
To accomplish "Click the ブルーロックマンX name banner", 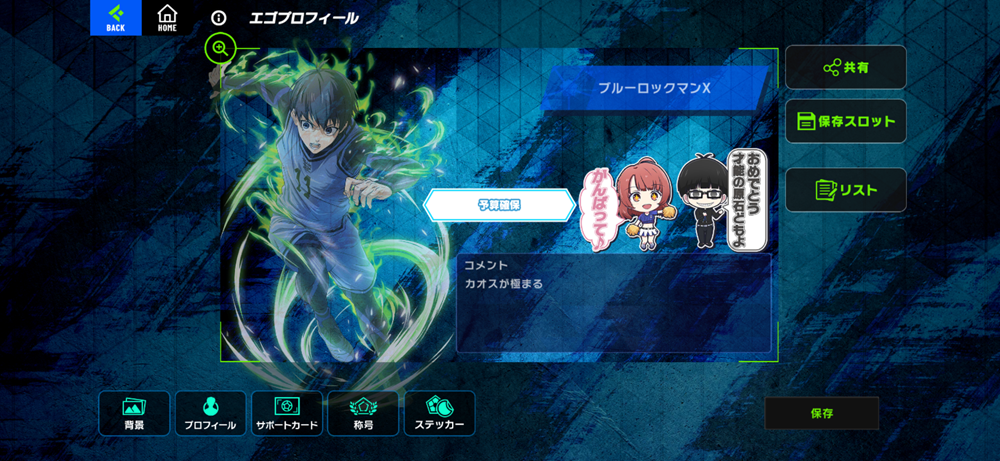I will (655, 88).
